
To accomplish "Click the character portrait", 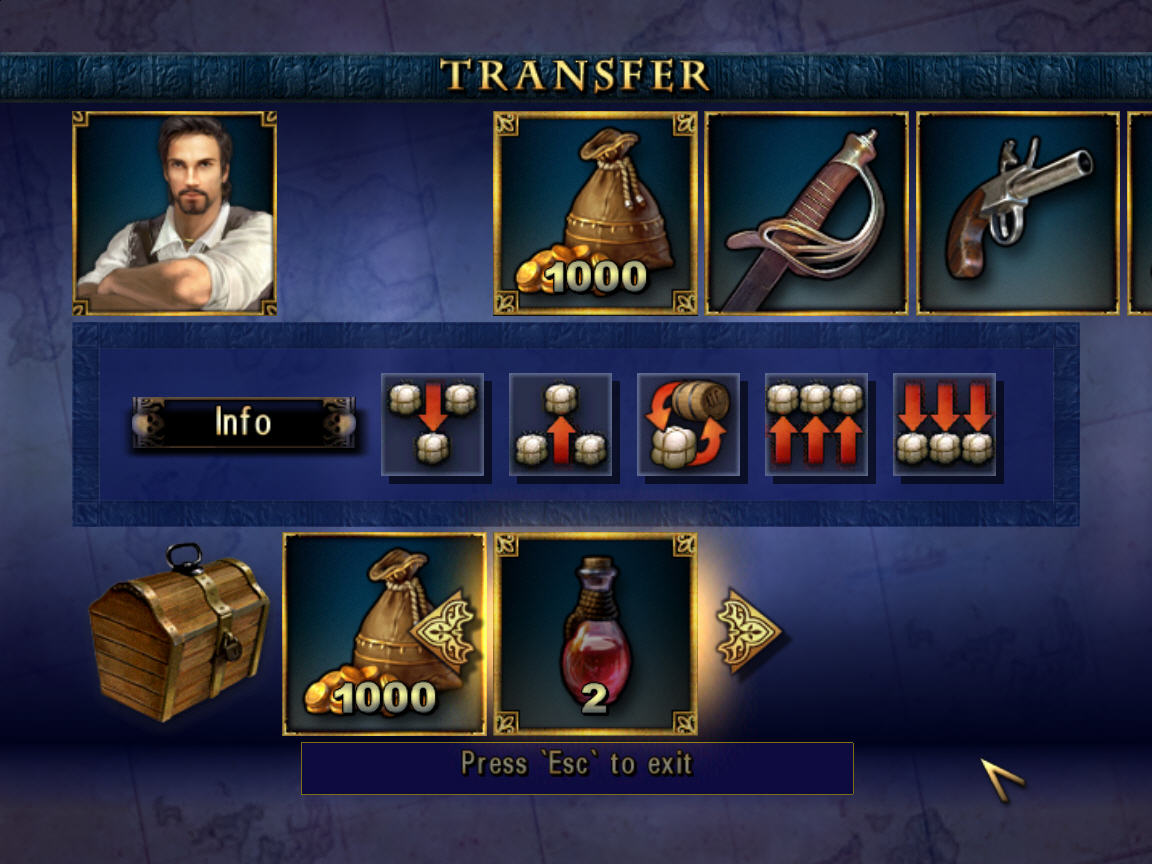I will click(x=175, y=213).
